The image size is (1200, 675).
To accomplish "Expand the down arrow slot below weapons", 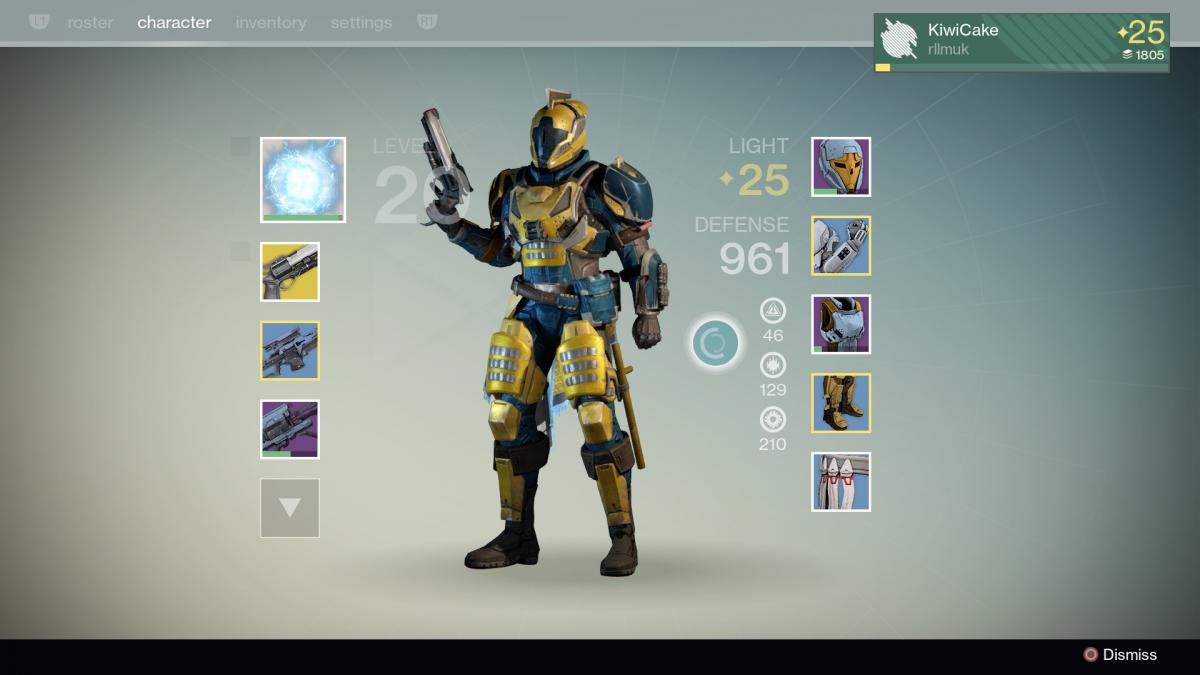I will 290,508.
